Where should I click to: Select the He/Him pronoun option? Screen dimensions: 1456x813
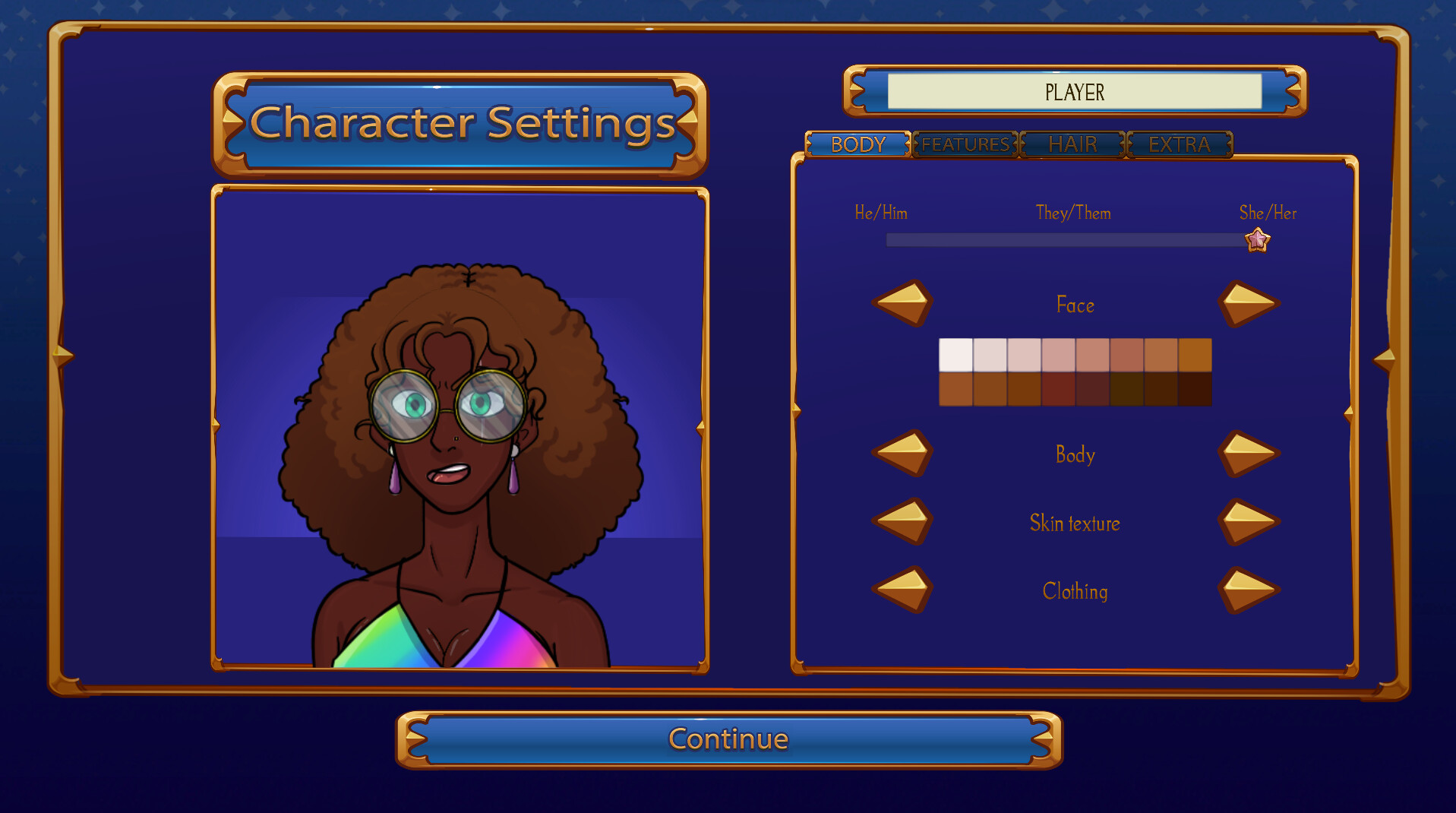(881, 214)
